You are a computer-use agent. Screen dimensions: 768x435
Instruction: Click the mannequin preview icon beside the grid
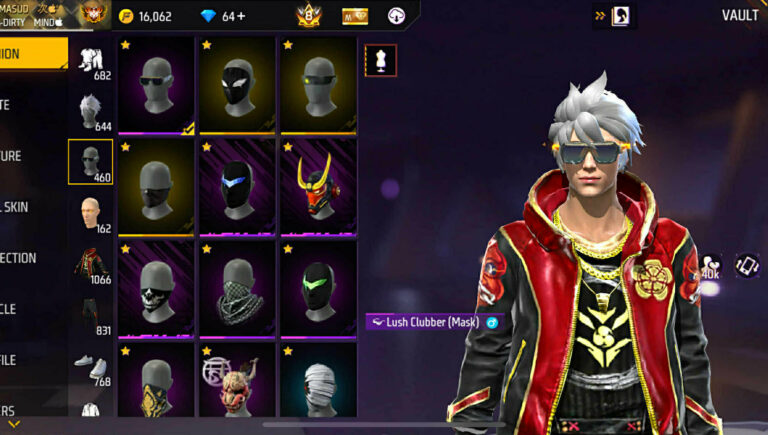point(380,60)
